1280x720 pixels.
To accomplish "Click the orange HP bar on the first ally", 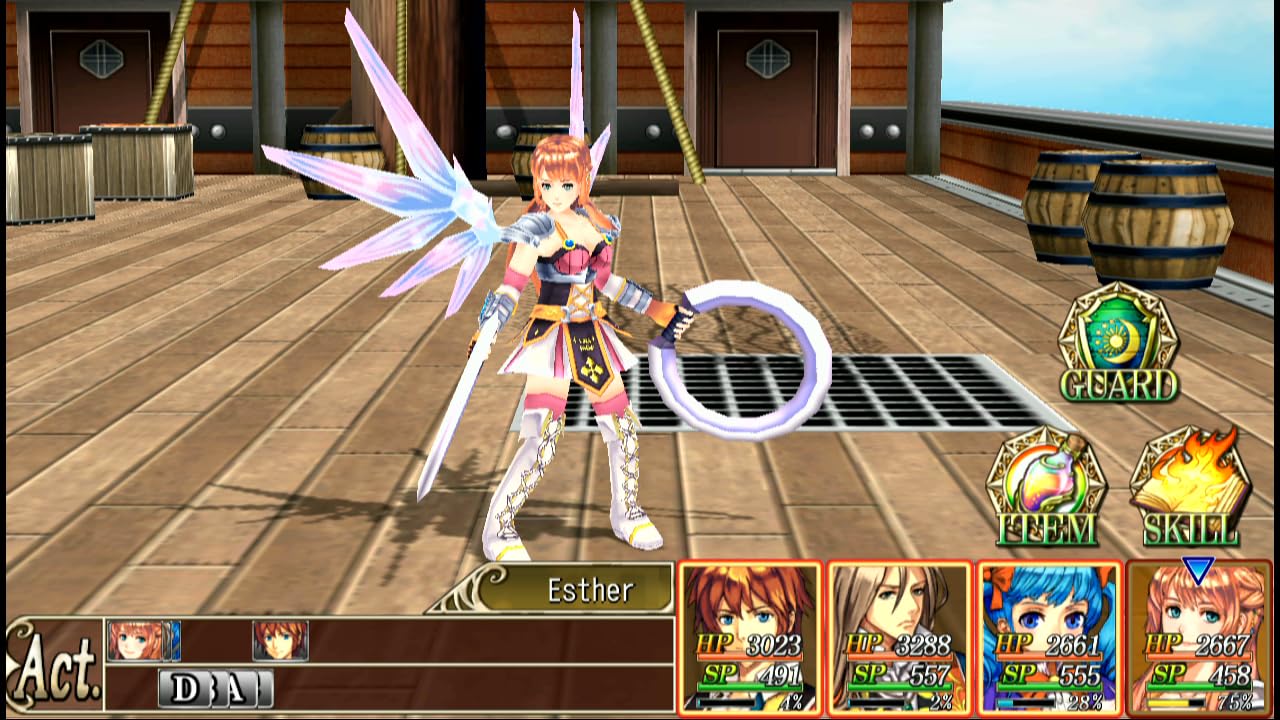I will pyautogui.click(x=745, y=657).
